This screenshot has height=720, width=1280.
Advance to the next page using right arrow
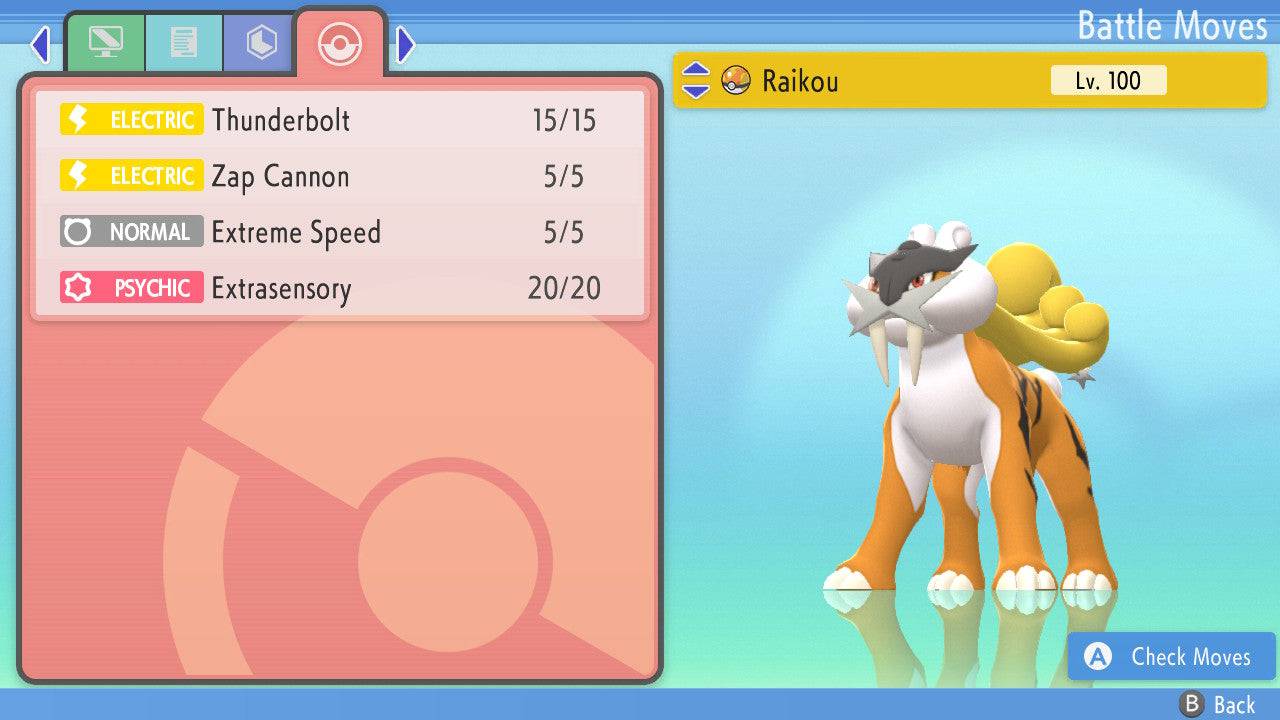[403, 42]
